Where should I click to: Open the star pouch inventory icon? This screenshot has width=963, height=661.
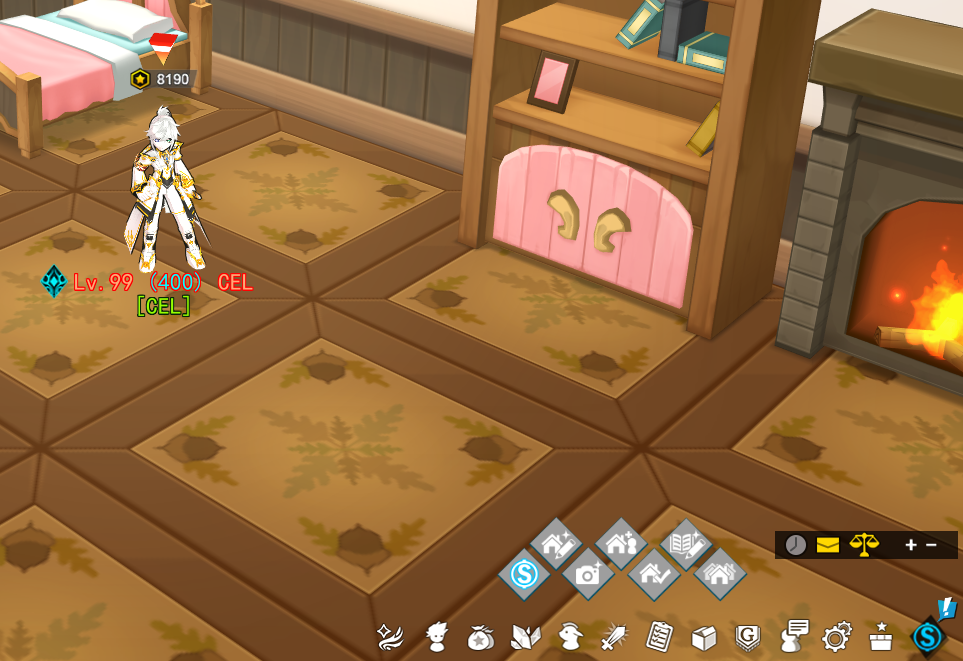click(480, 637)
